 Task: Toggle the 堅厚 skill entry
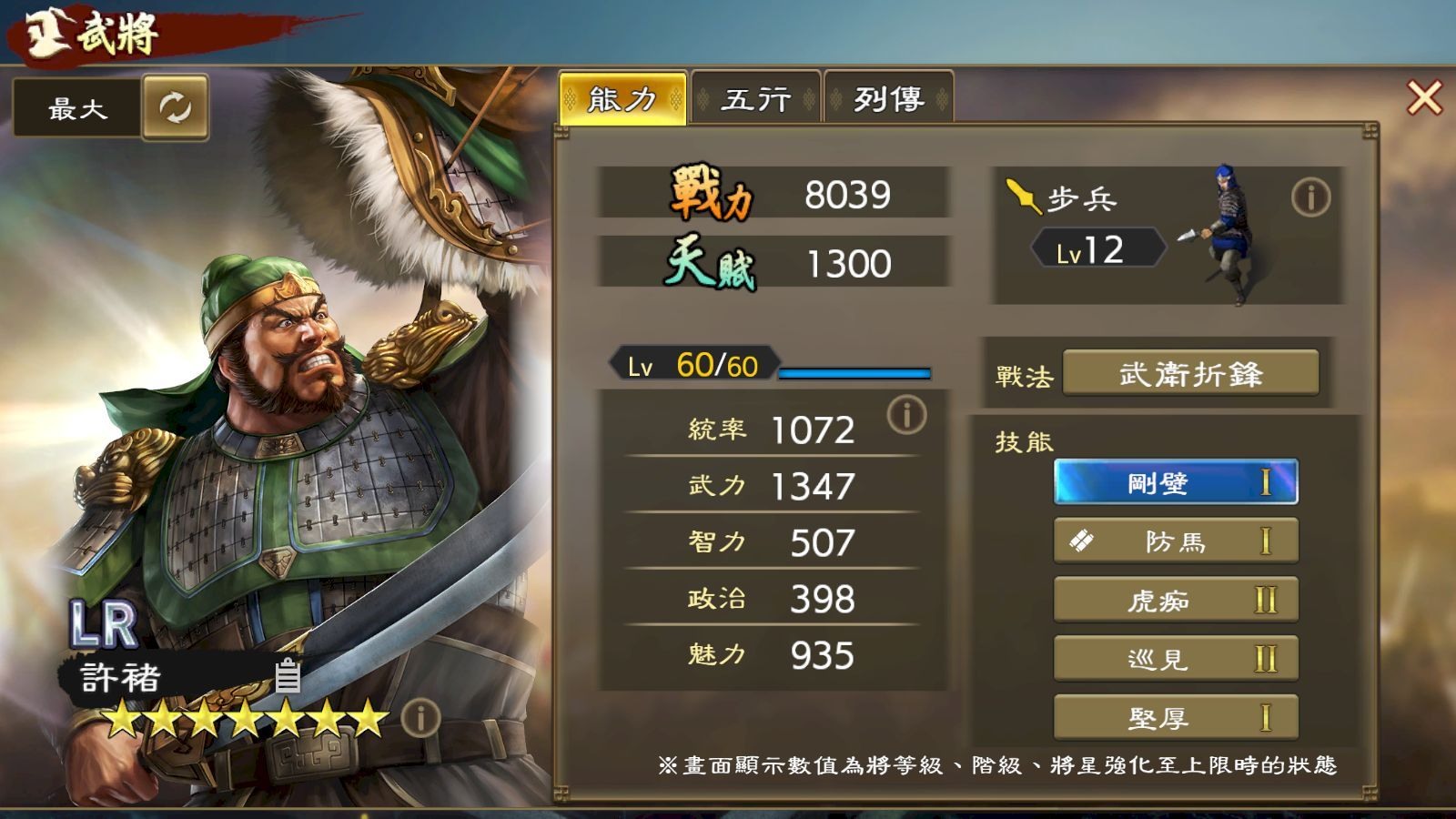1176,718
